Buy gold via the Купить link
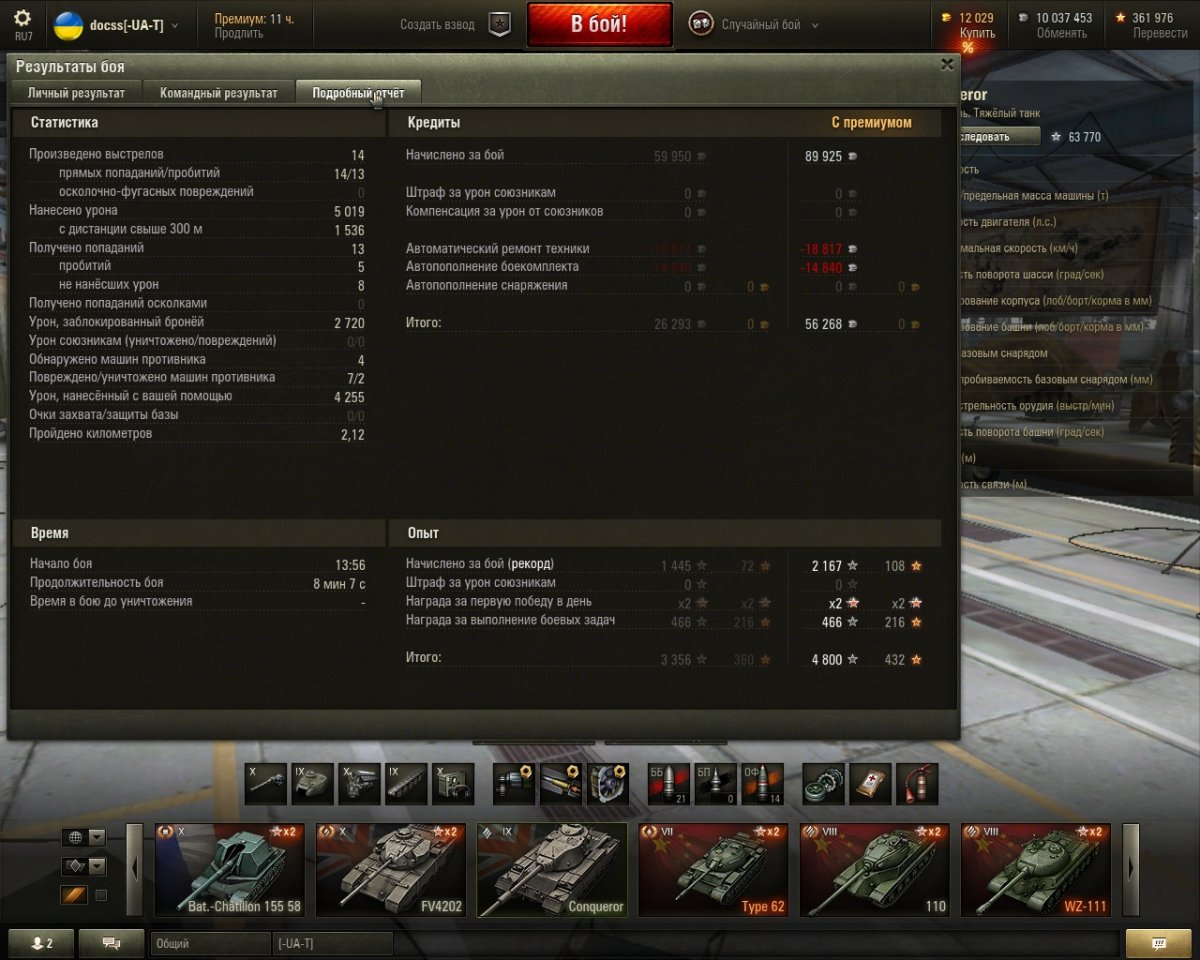Image resolution: width=1200 pixels, height=960 pixels. coord(977,33)
